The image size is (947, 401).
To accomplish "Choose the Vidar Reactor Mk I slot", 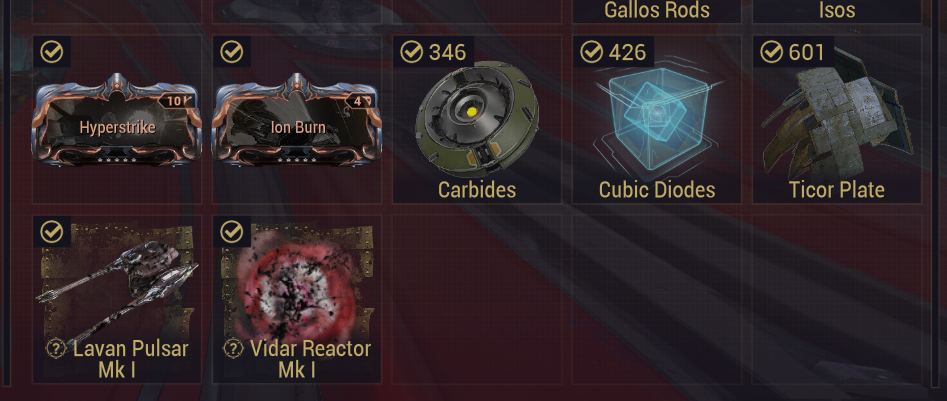I will [x=297, y=298].
